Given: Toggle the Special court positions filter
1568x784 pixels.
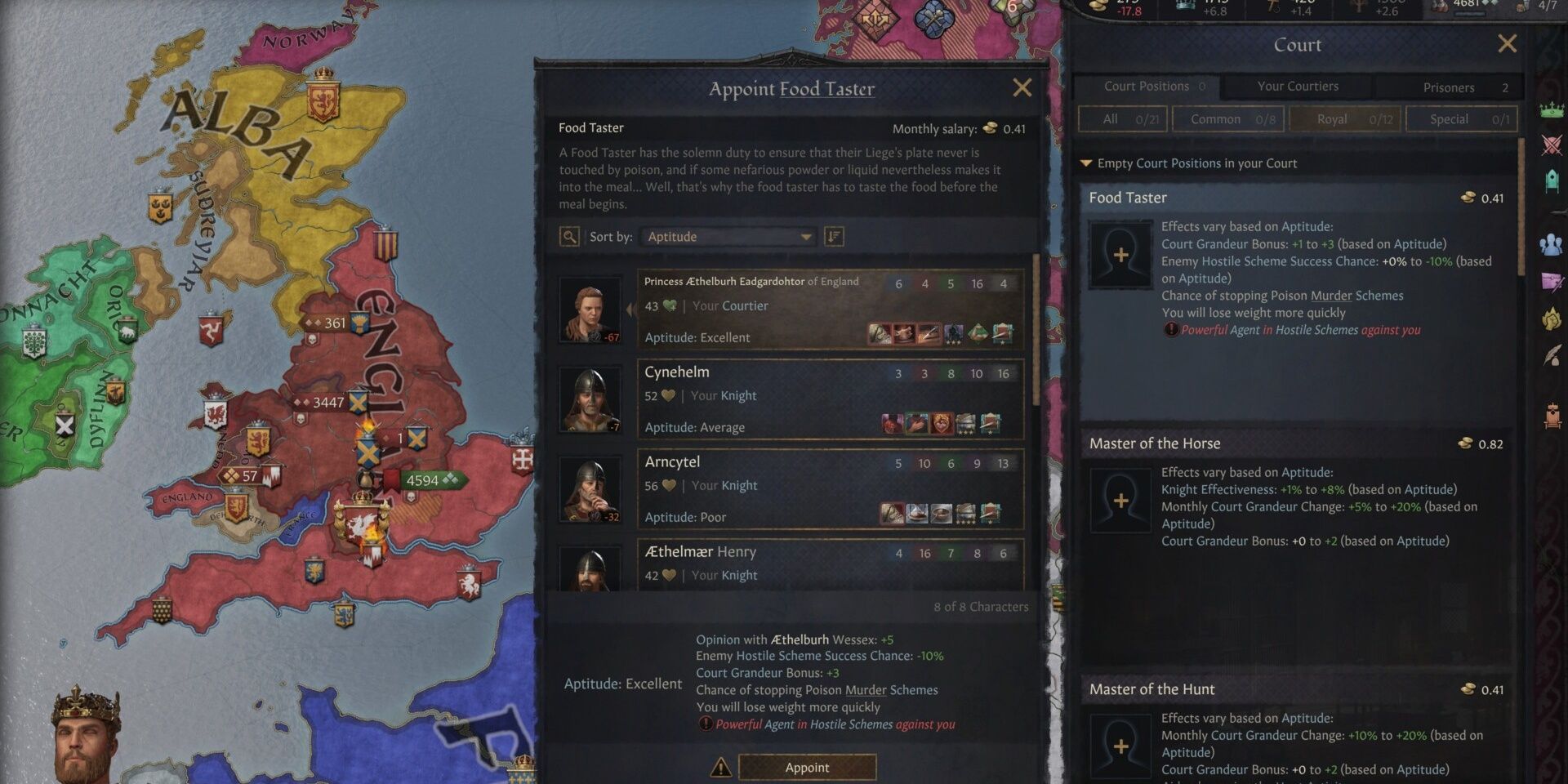Looking at the screenshot, I should pyautogui.click(x=1461, y=118).
